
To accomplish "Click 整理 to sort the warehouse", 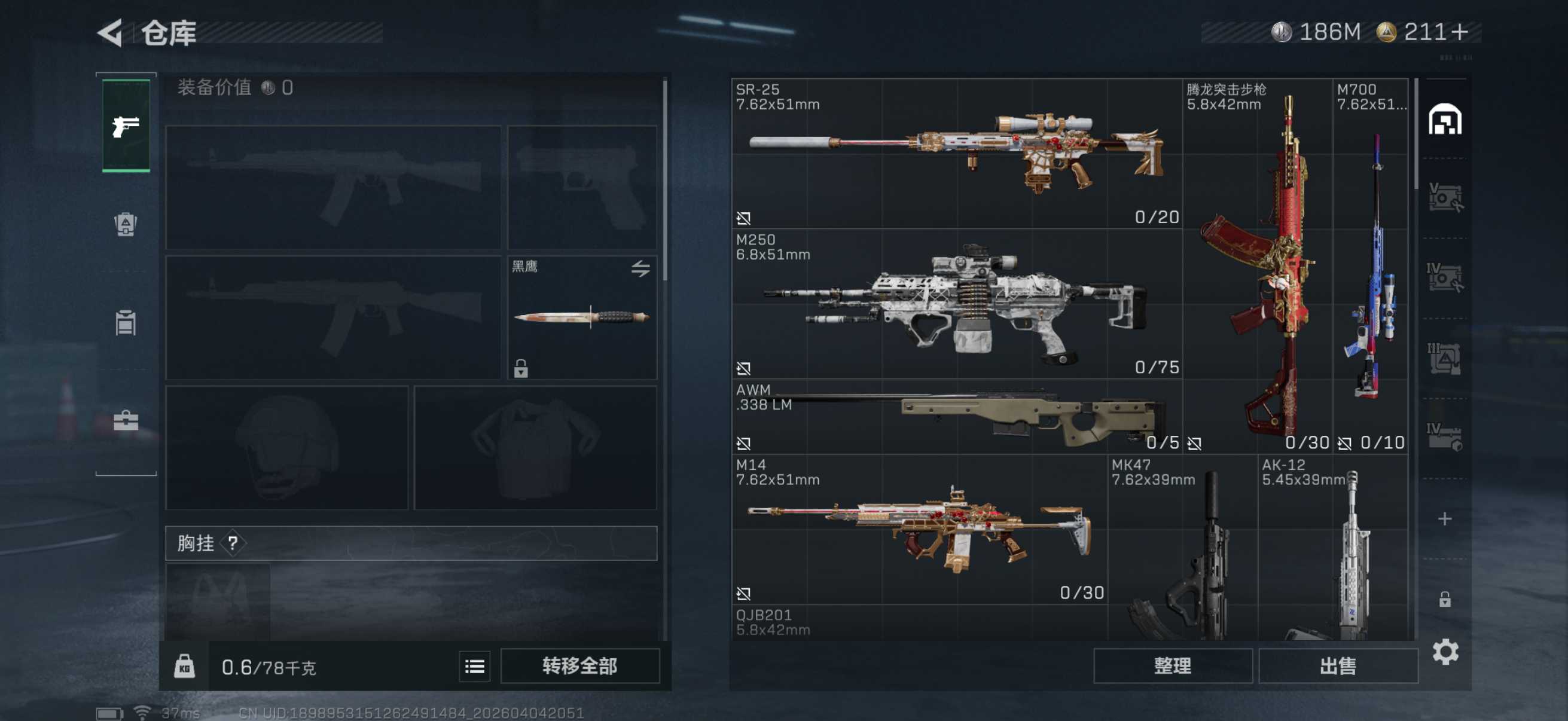I will 1172,665.
